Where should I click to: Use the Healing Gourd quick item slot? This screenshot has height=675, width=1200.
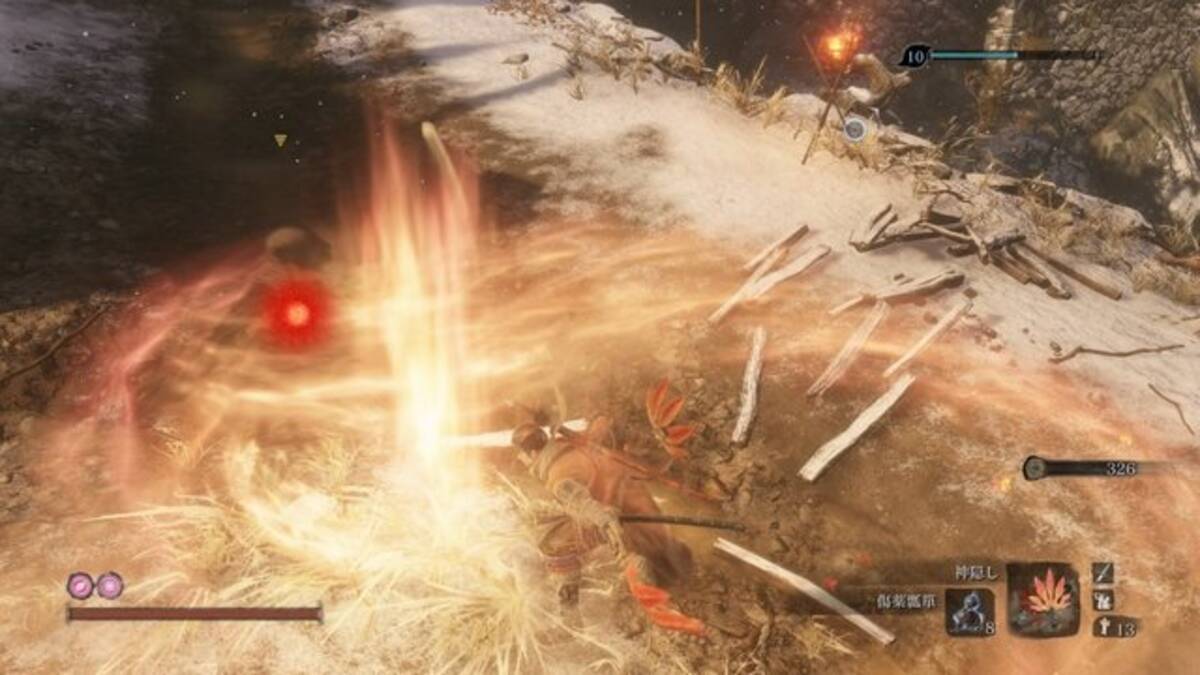tap(969, 610)
